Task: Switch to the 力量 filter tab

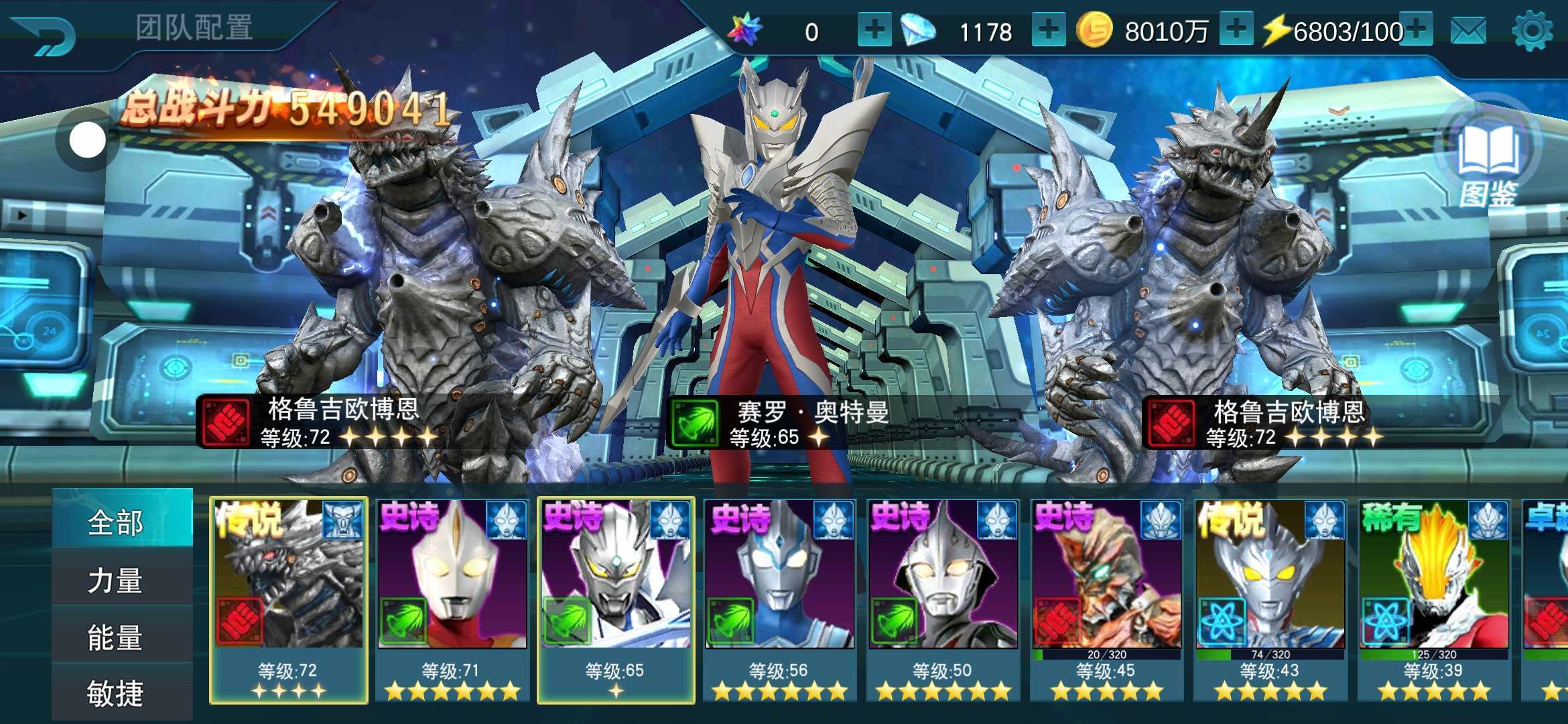Action: click(115, 580)
